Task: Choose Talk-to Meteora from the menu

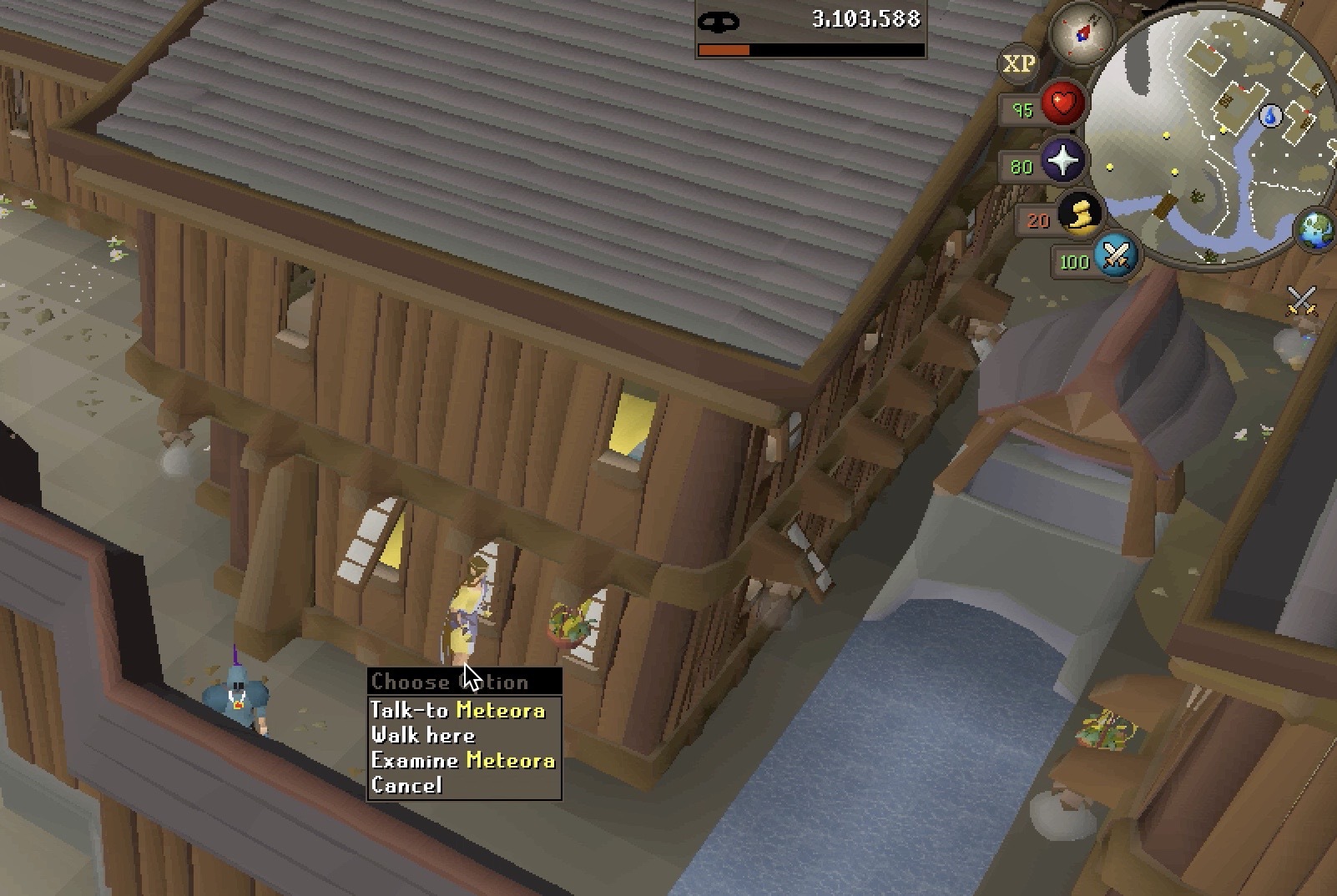Action: click(x=457, y=710)
